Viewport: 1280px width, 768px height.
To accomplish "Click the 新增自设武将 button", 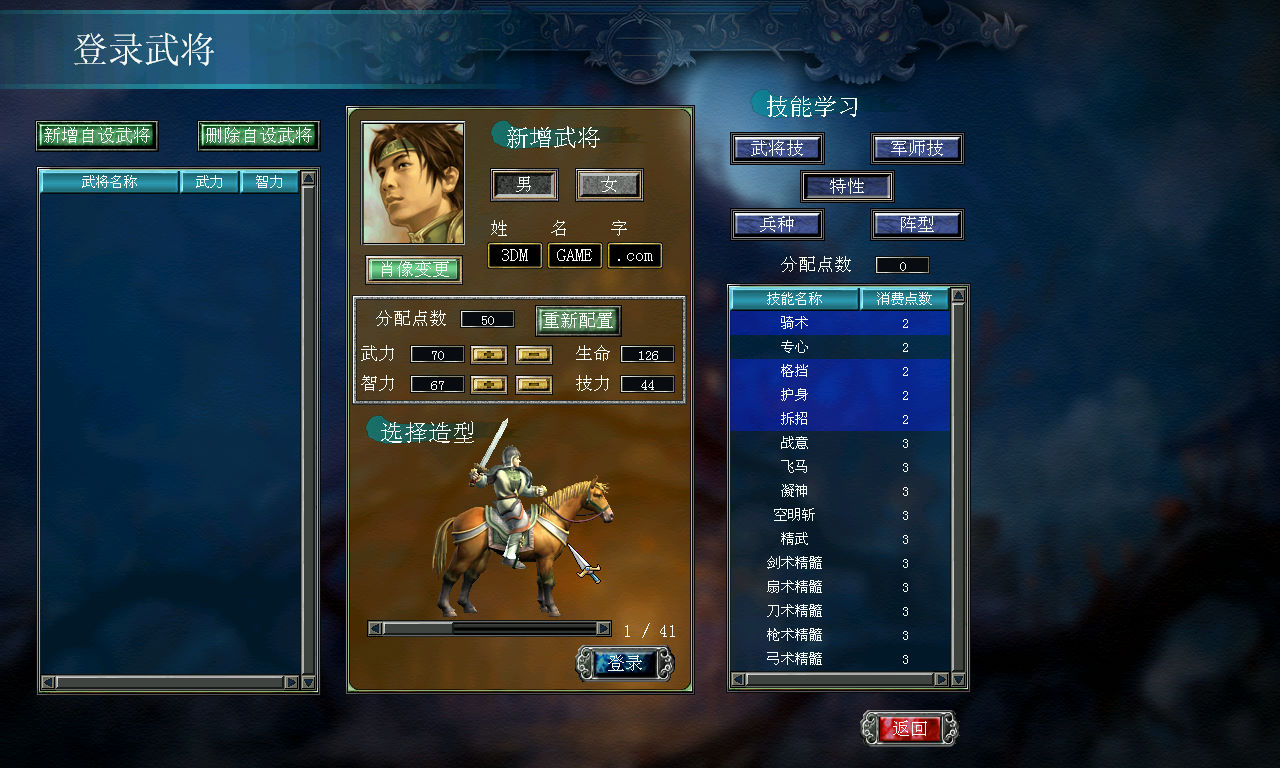I will [x=97, y=135].
